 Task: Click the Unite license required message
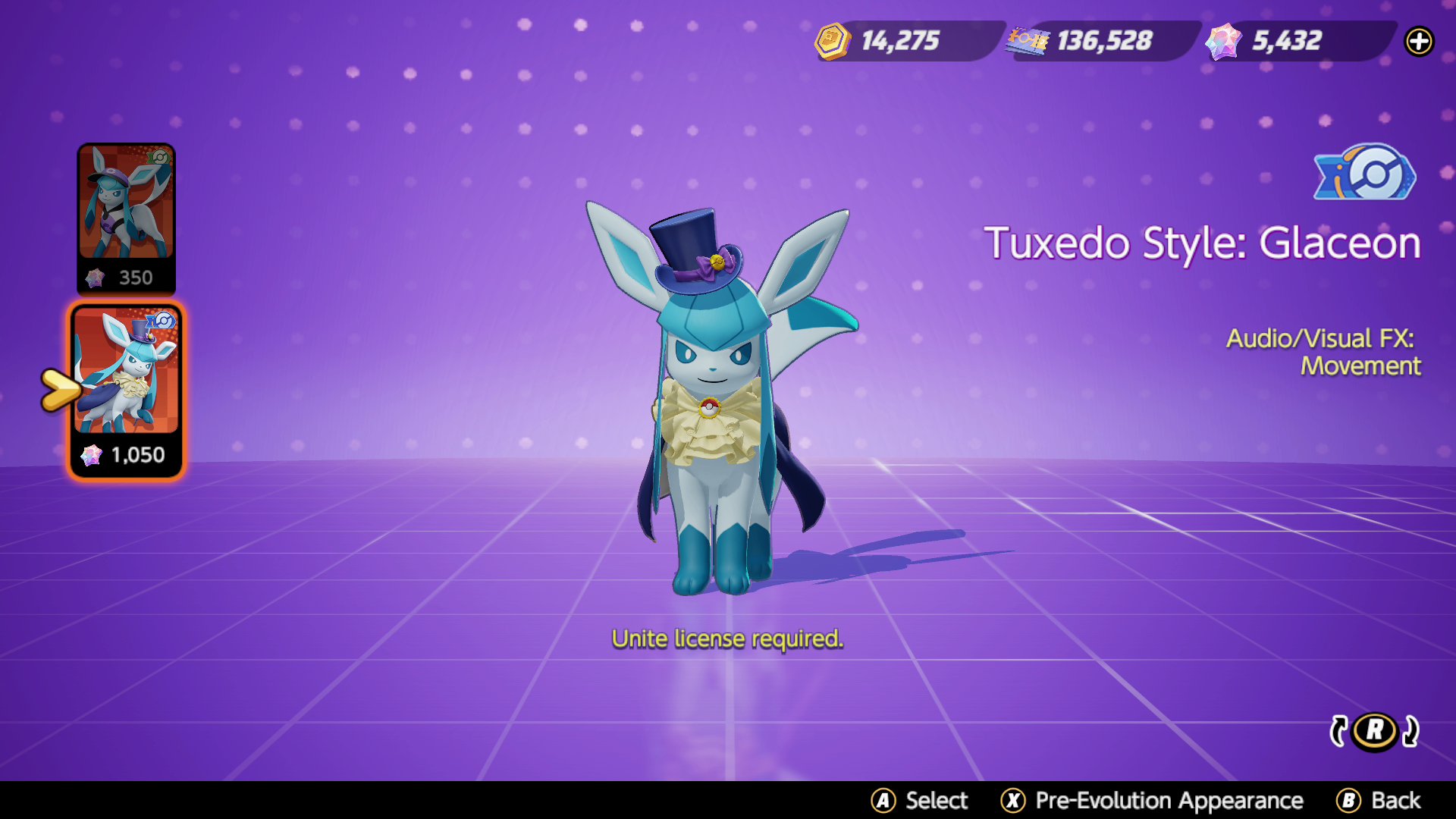[x=728, y=639]
